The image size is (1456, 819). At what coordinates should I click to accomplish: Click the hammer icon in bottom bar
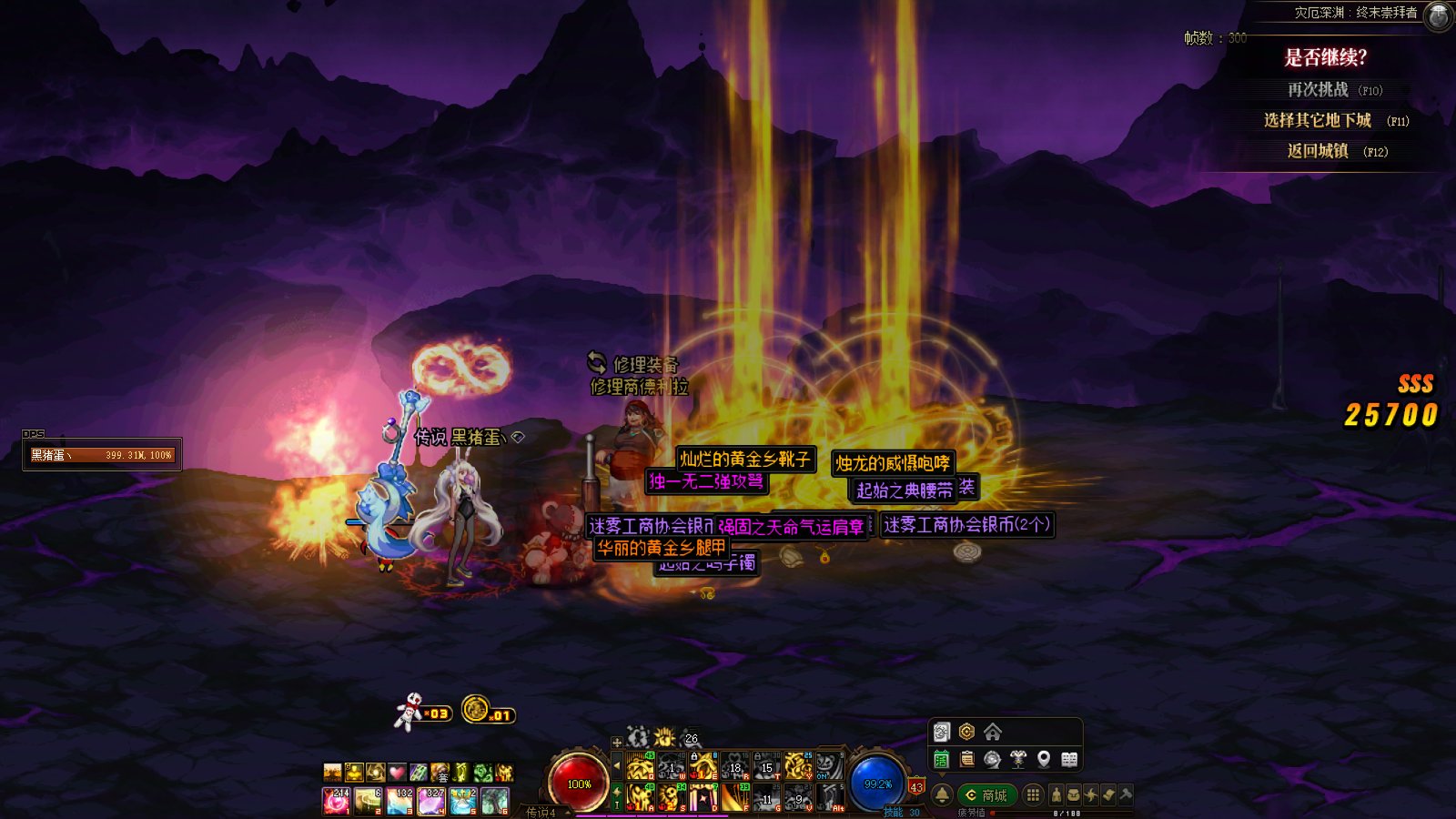click(x=1126, y=795)
